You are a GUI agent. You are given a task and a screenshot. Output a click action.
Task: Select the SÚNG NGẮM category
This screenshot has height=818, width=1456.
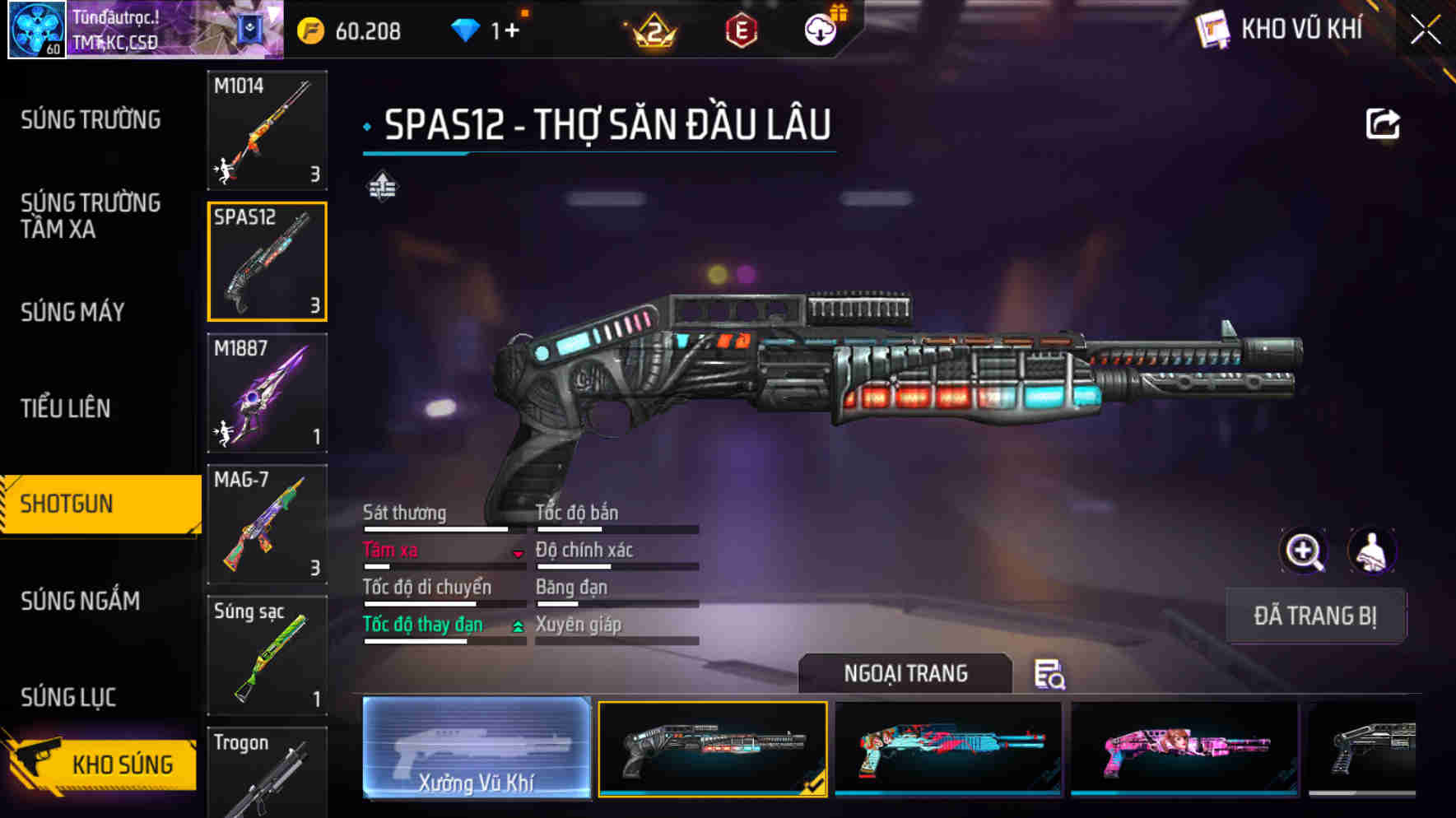tap(79, 602)
